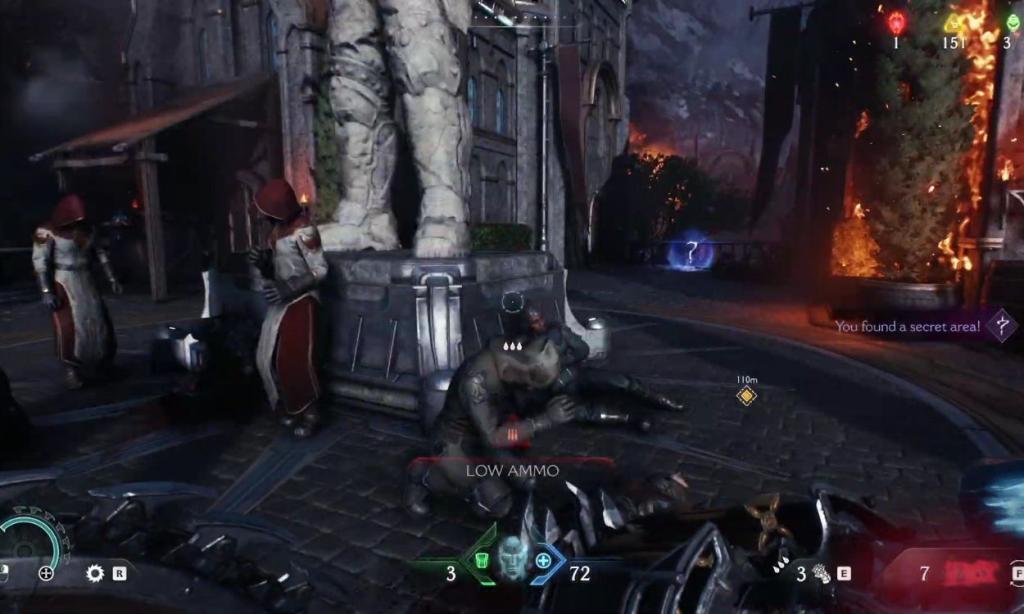Click the red essence currency icon
This screenshot has height=614, width=1024.
coord(896,22)
